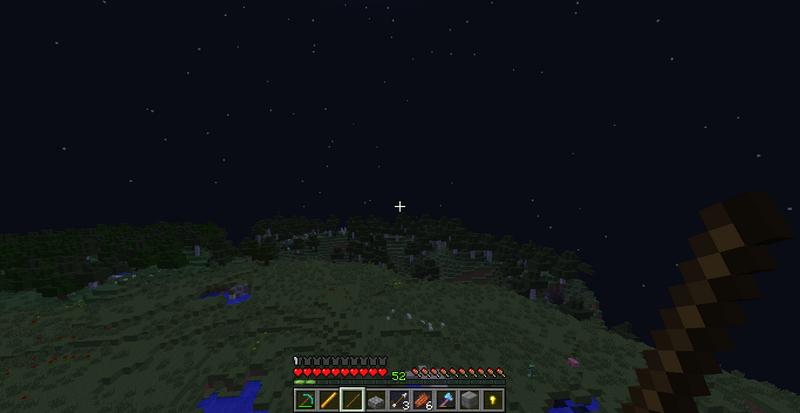Screen dimensions: 800x413
Task: Choose the highlighted stick hotbar slot
Action: (352, 400)
